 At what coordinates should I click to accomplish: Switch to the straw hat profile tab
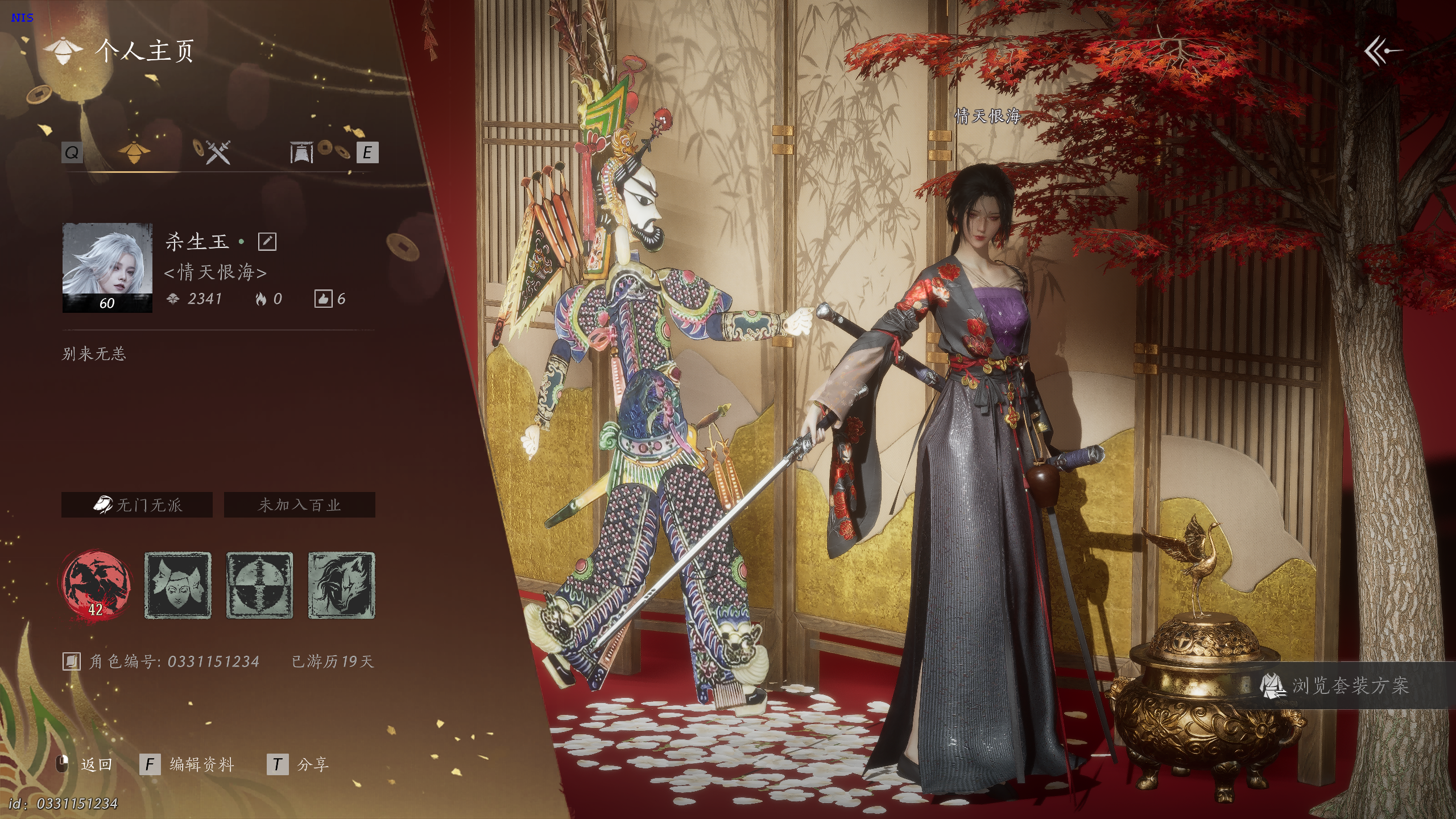tap(134, 152)
